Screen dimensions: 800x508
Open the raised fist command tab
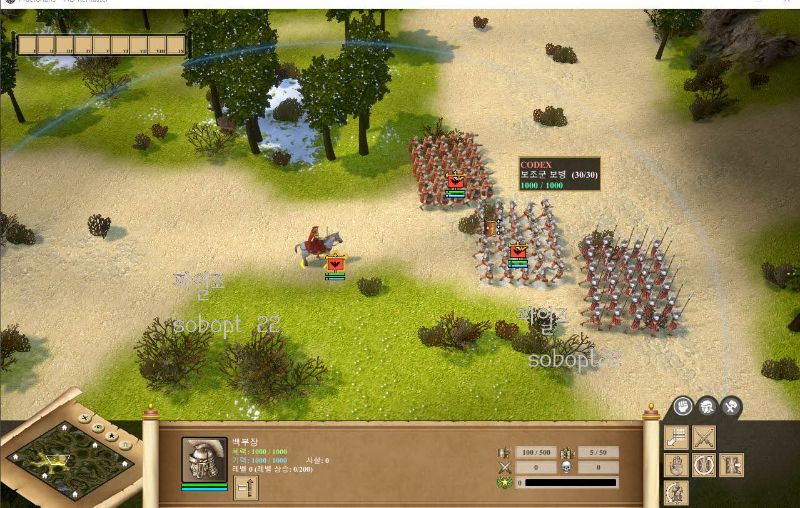tap(682, 406)
